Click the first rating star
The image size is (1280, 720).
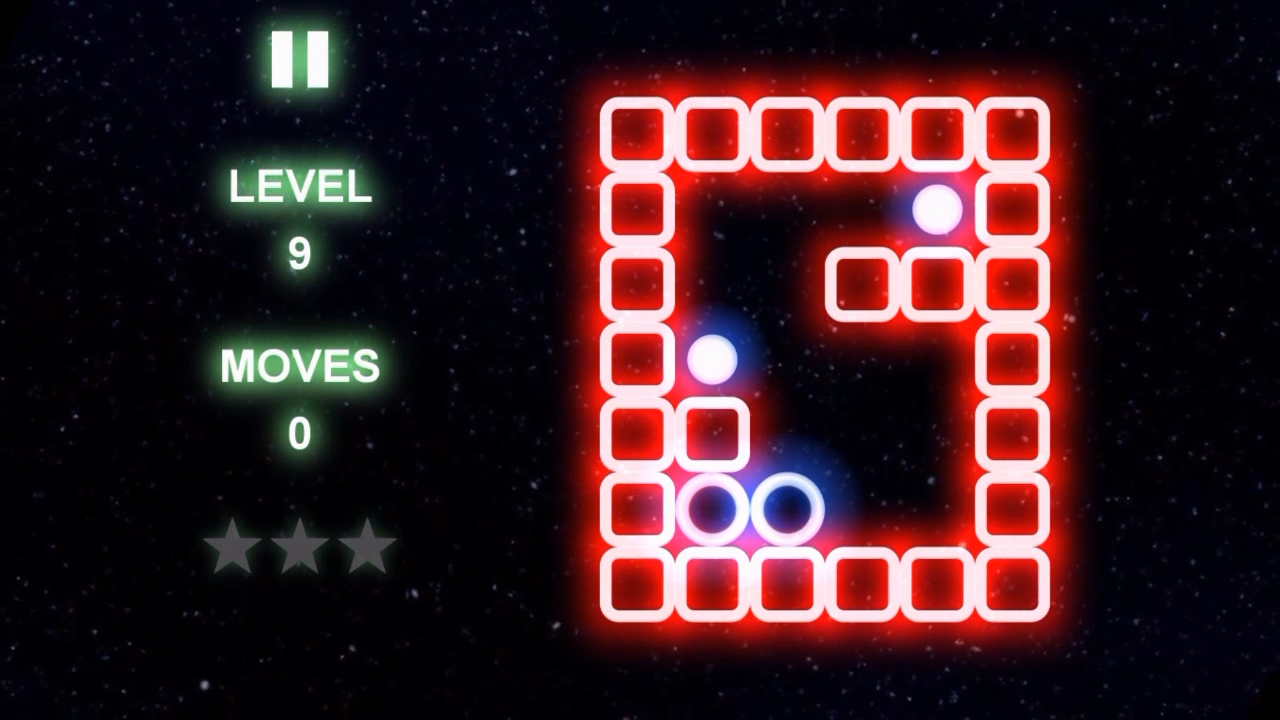[x=233, y=548]
